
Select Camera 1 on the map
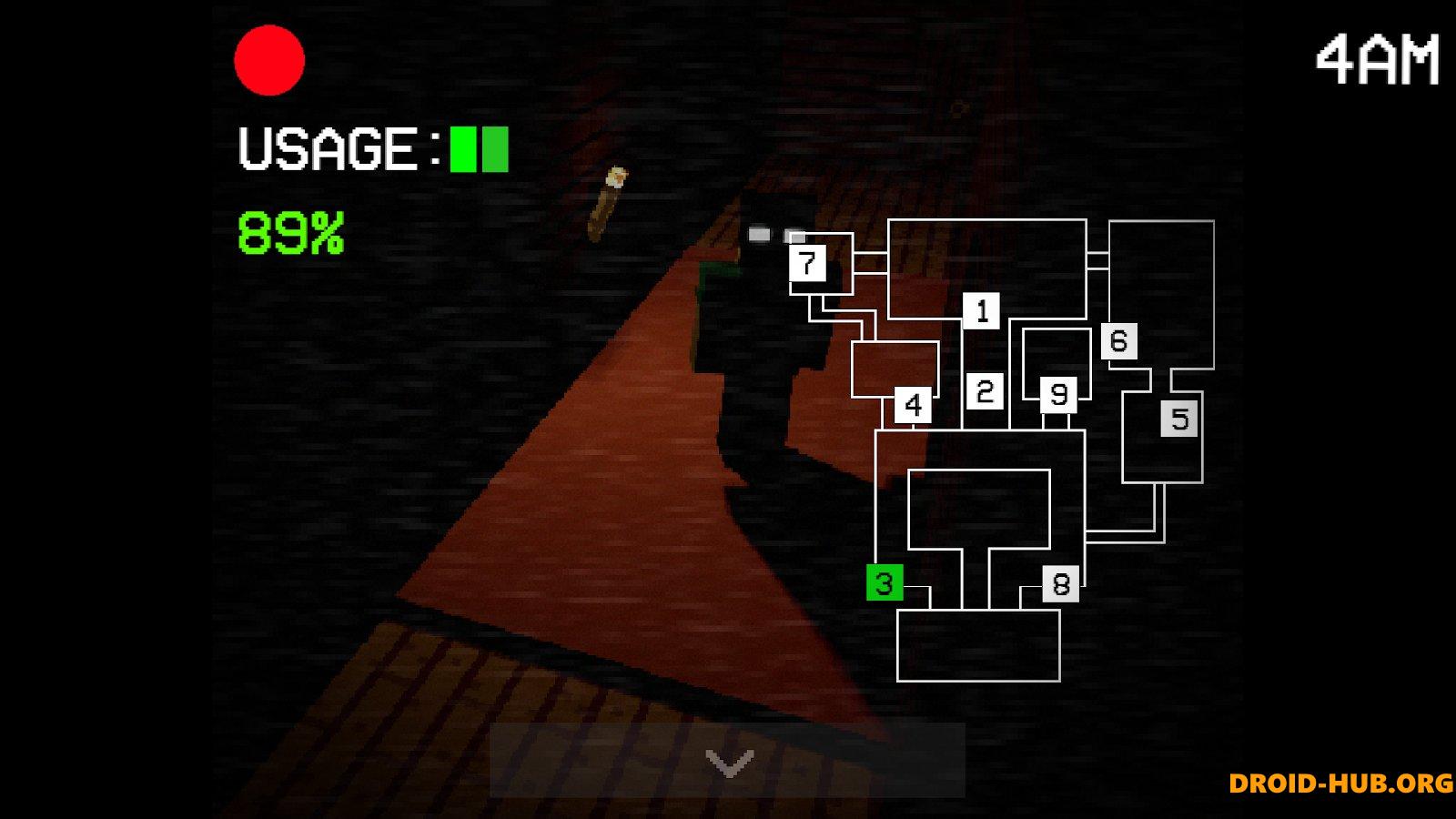[x=982, y=311]
